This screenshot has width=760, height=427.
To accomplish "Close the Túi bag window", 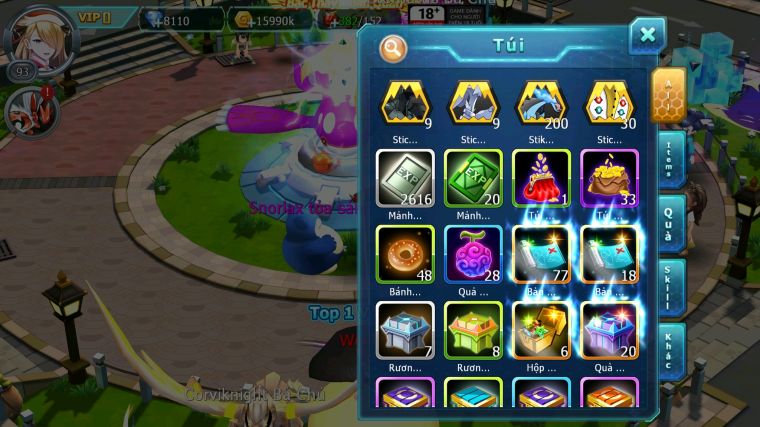I will click(x=647, y=37).
